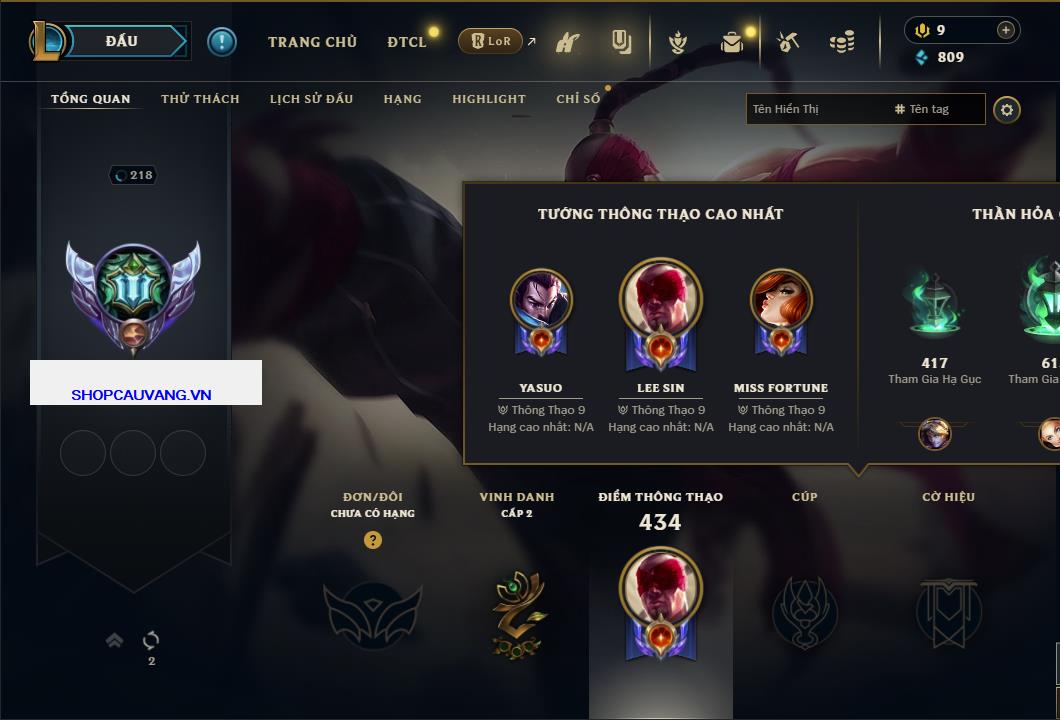The width and height of the screenshot is (1060, 720).
Task: Open the LỊCH SỬ ĐẤU tab
Action: coord(311,99)
